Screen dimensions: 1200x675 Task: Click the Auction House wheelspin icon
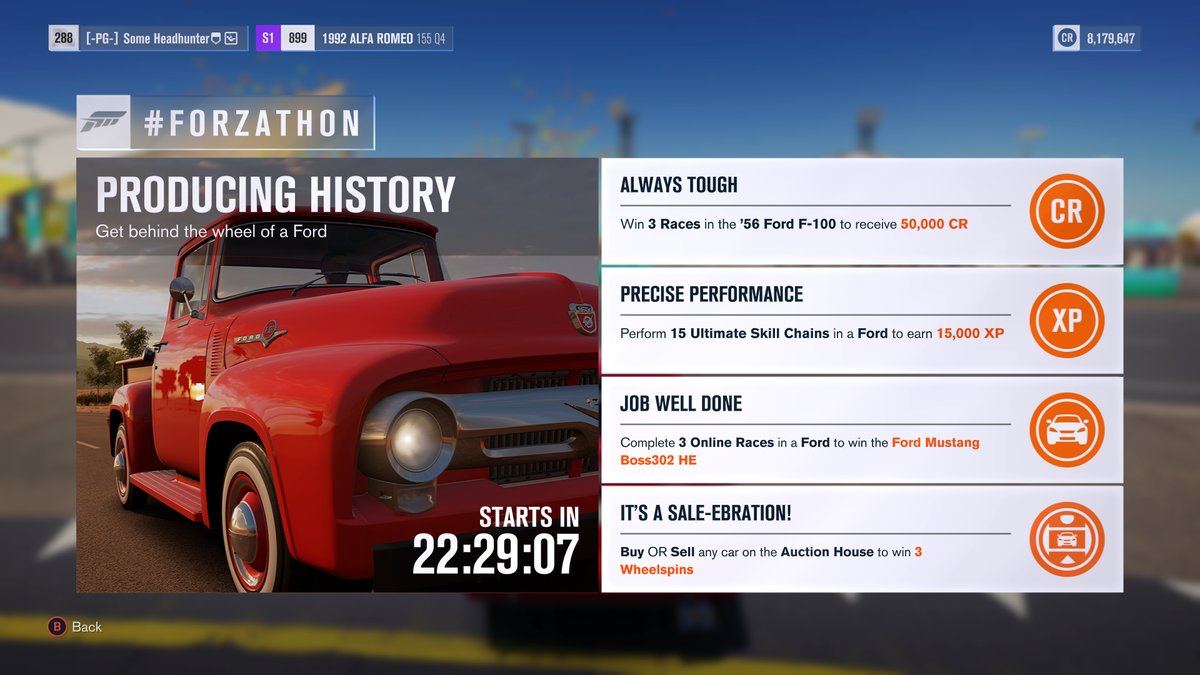[x=1066, y=540]
